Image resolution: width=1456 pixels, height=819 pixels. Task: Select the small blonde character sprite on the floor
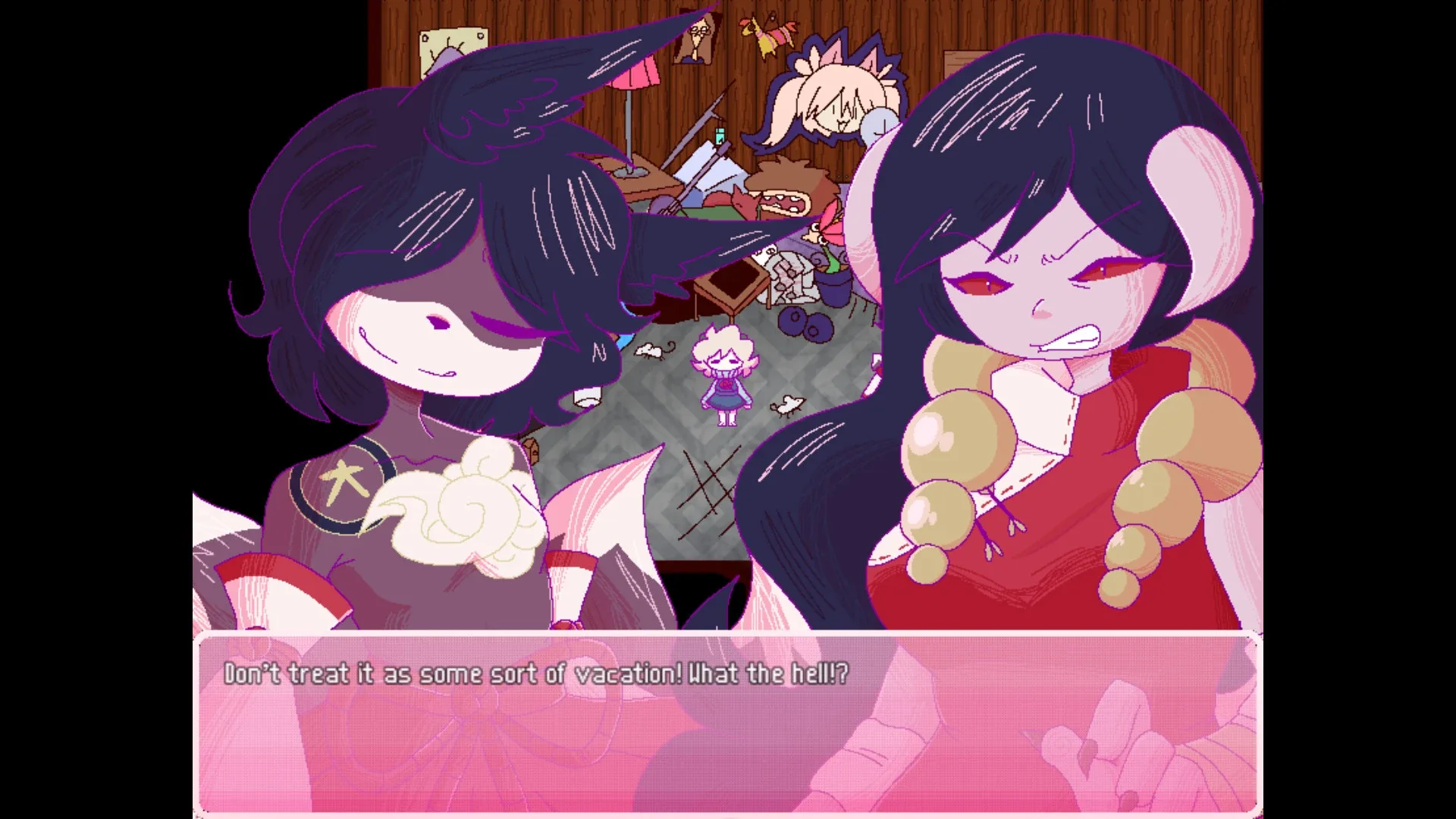tap(724, 375)
